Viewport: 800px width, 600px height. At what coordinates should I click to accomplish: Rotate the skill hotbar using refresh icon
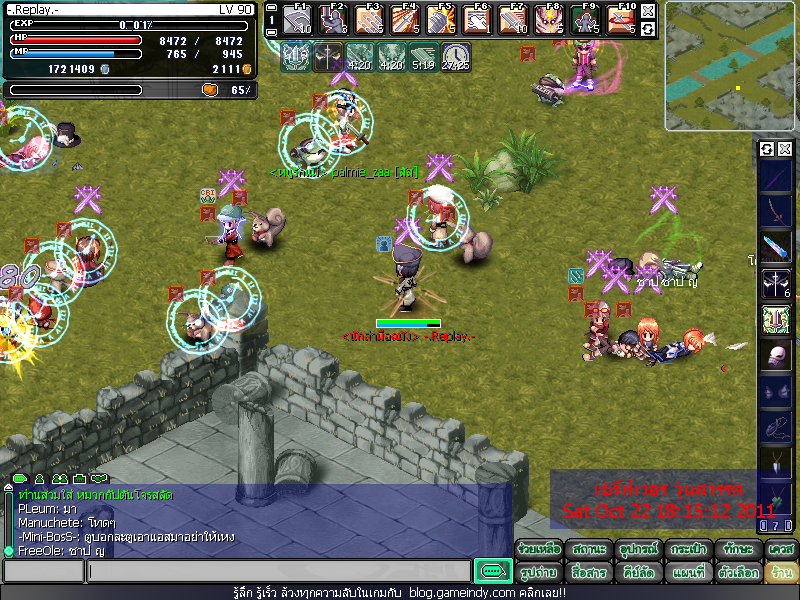pyautogui.click(x=648, y=29)
